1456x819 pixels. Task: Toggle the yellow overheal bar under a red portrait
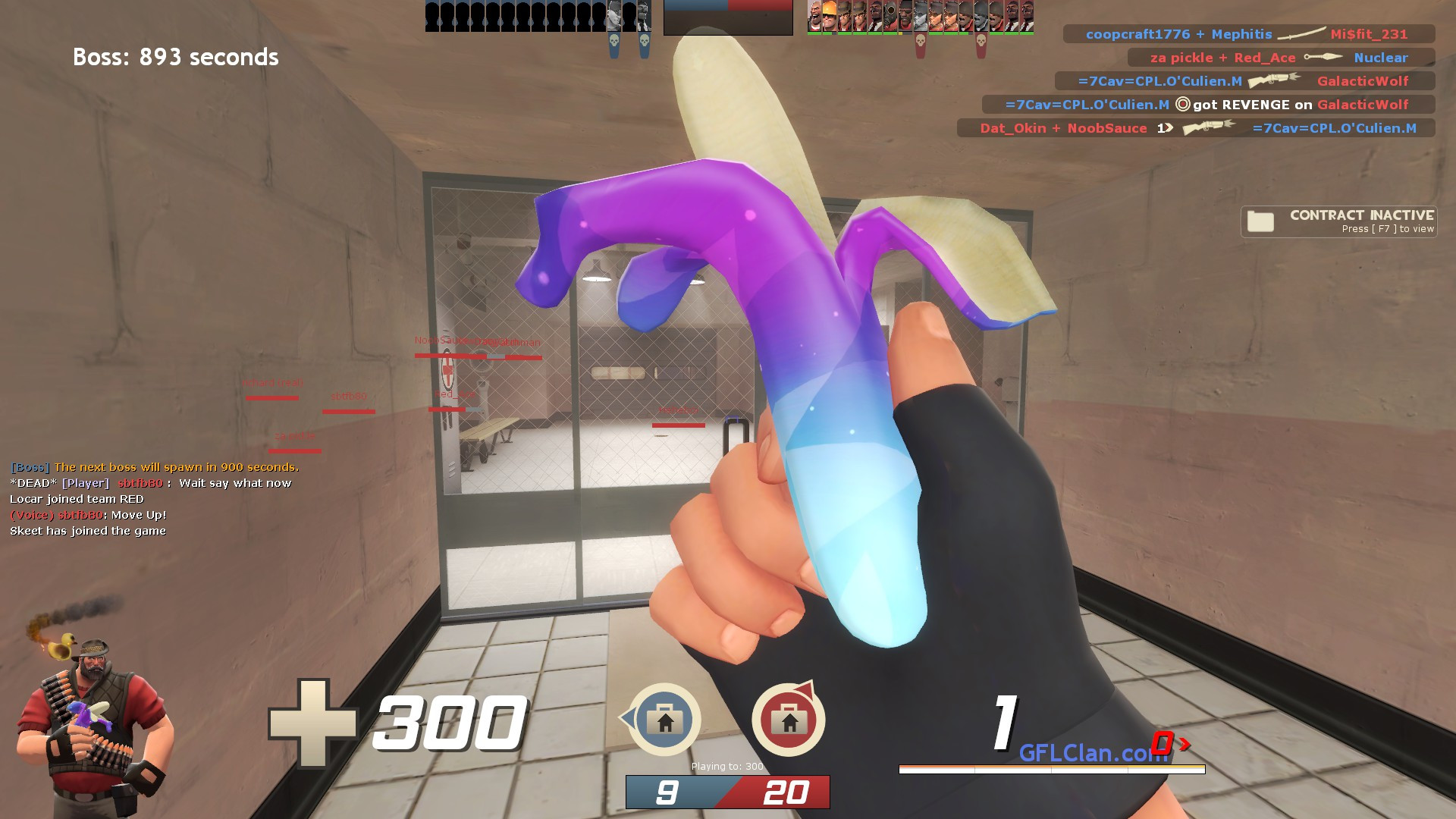[900, 33]
